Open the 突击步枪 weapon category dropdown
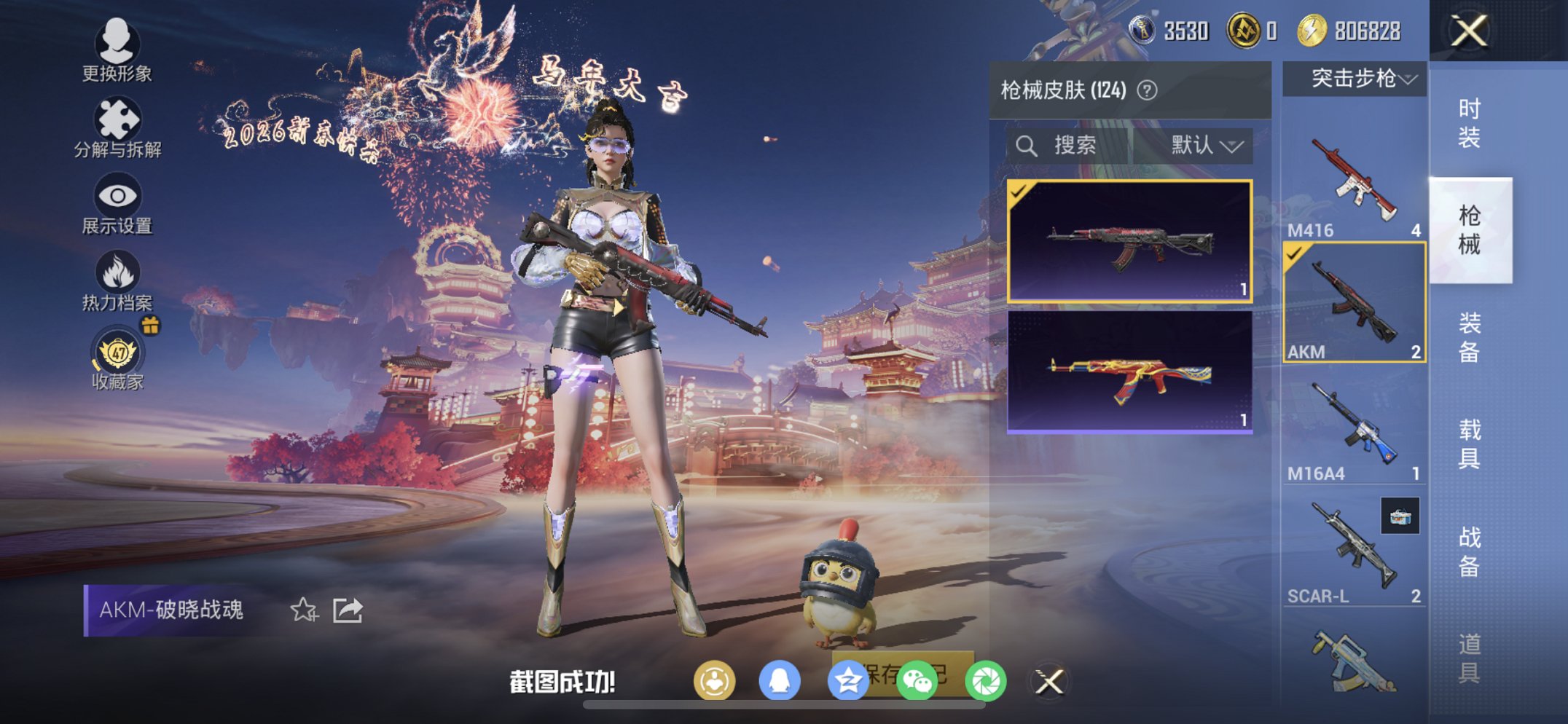 click(1352, 79)
